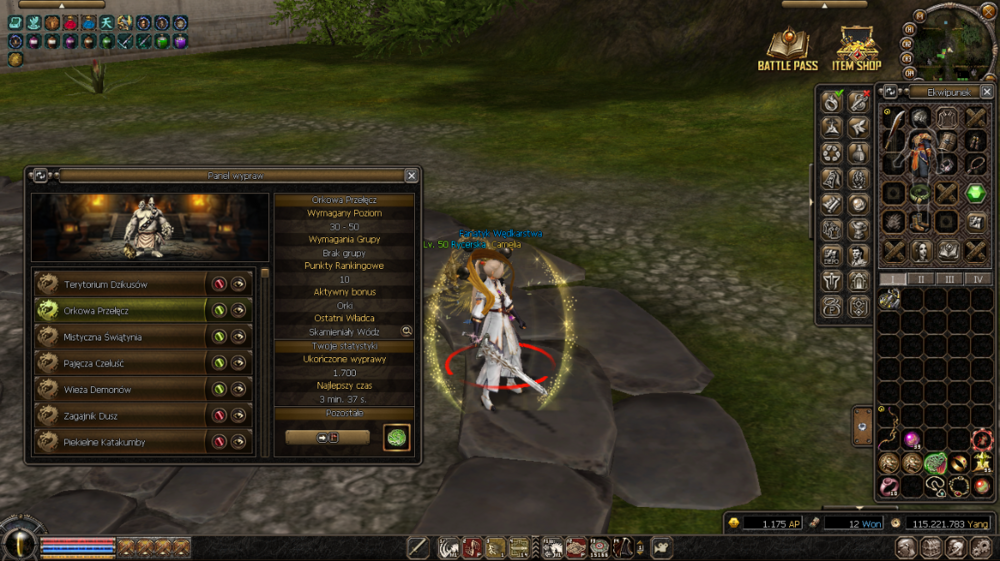The width and height of the screenshot is (1000, 561).
Task: Switch to inventory page II
Action: pyautogui.click(x=921, y=279)
